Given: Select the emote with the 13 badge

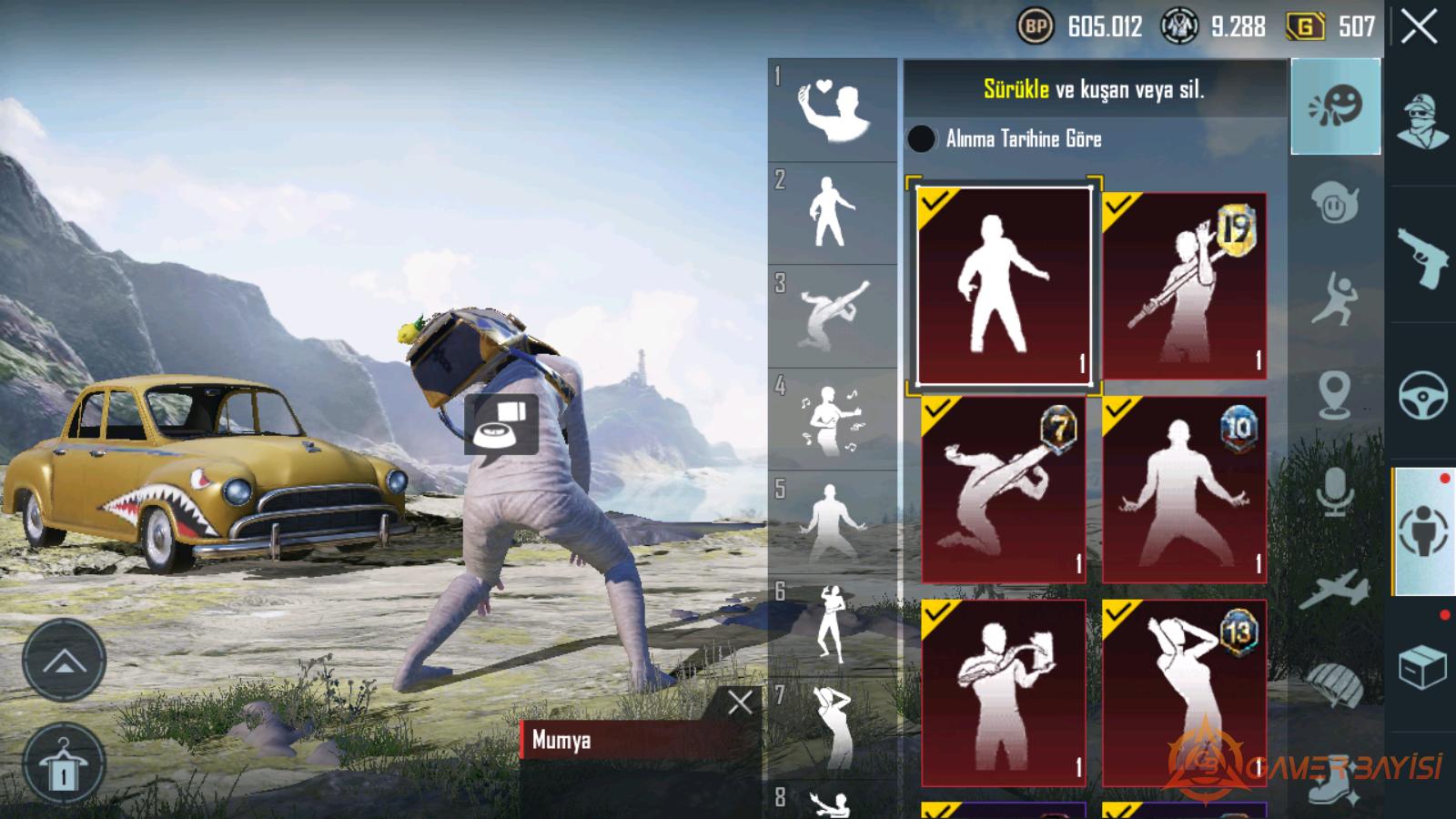Looking at the screenshot, I should 1183,693.
